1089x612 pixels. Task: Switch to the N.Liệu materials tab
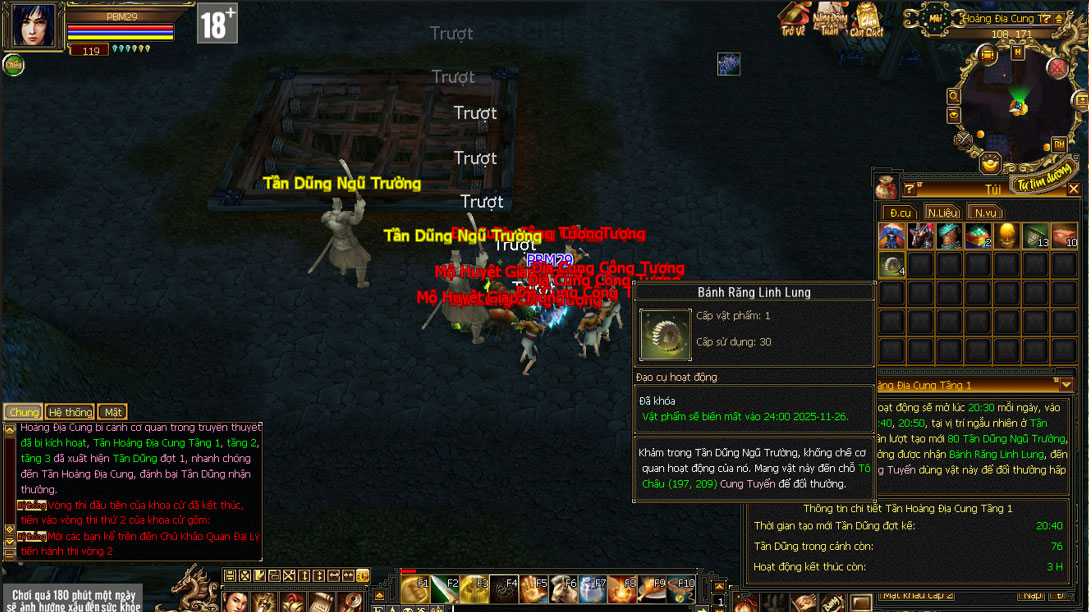(942, 212)
